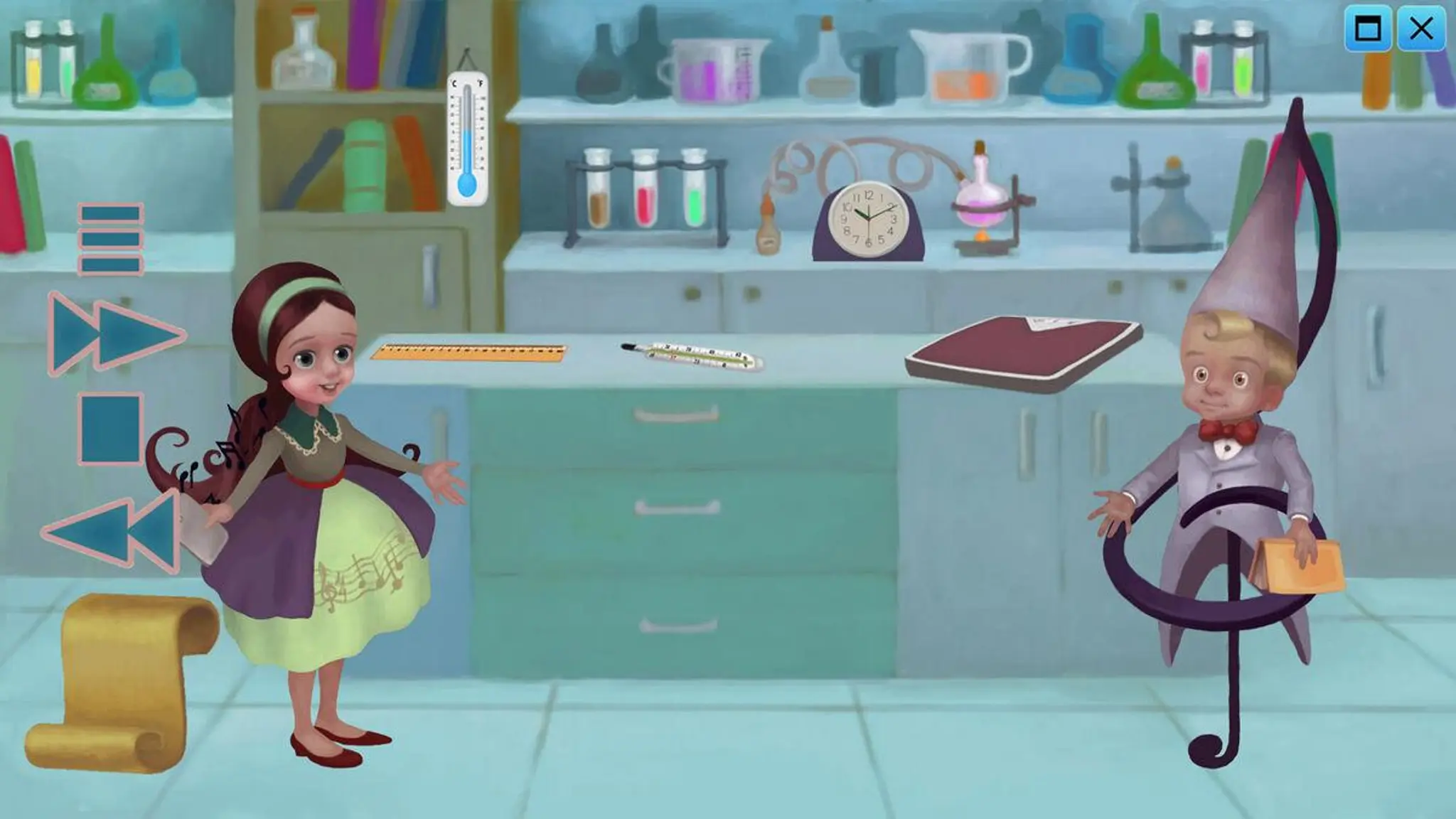Open the golden parchment scroll

point(121,682)
